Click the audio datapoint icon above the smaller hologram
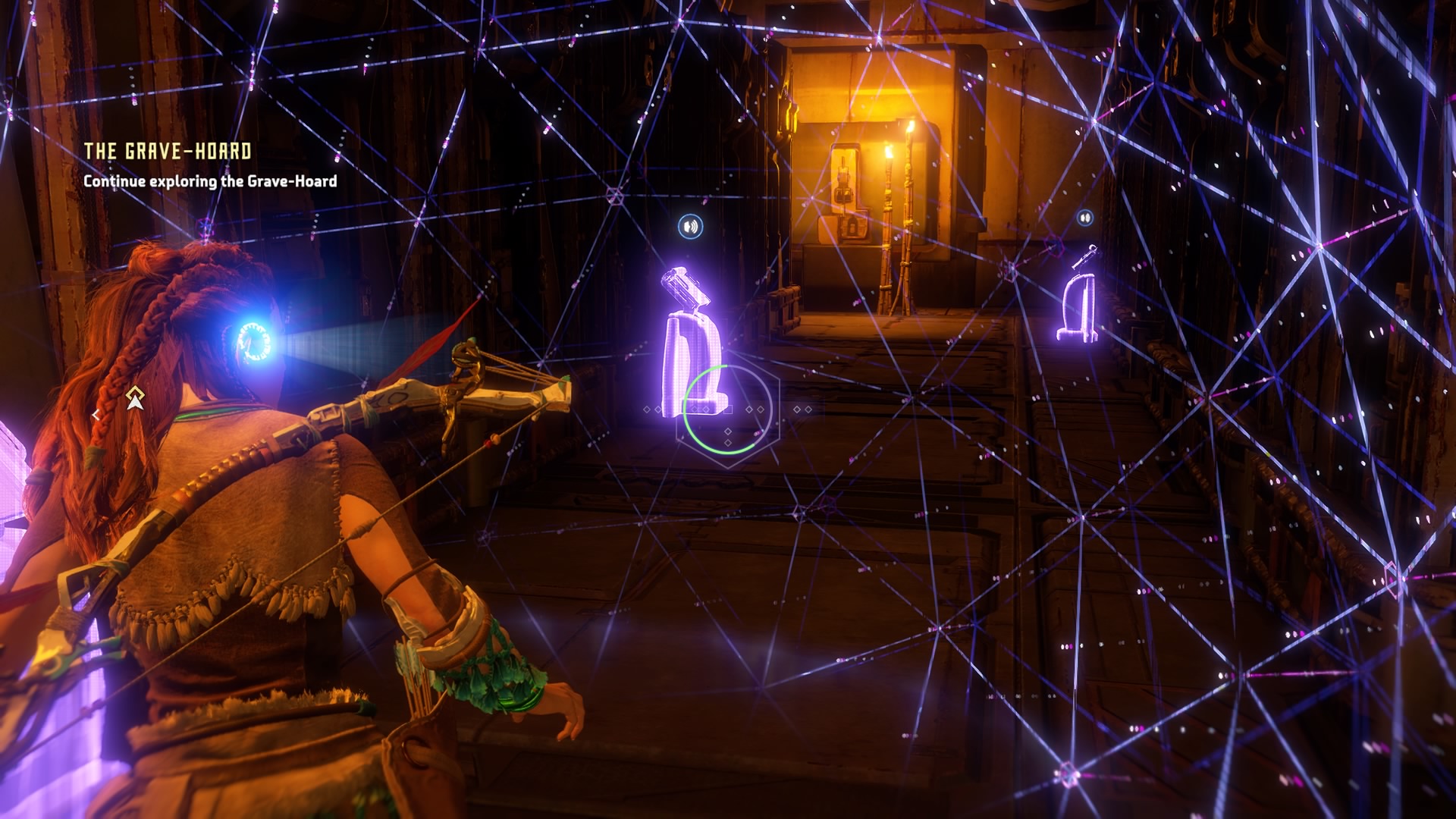Screen dimensions: 1456x819 tap(1085, 217)
